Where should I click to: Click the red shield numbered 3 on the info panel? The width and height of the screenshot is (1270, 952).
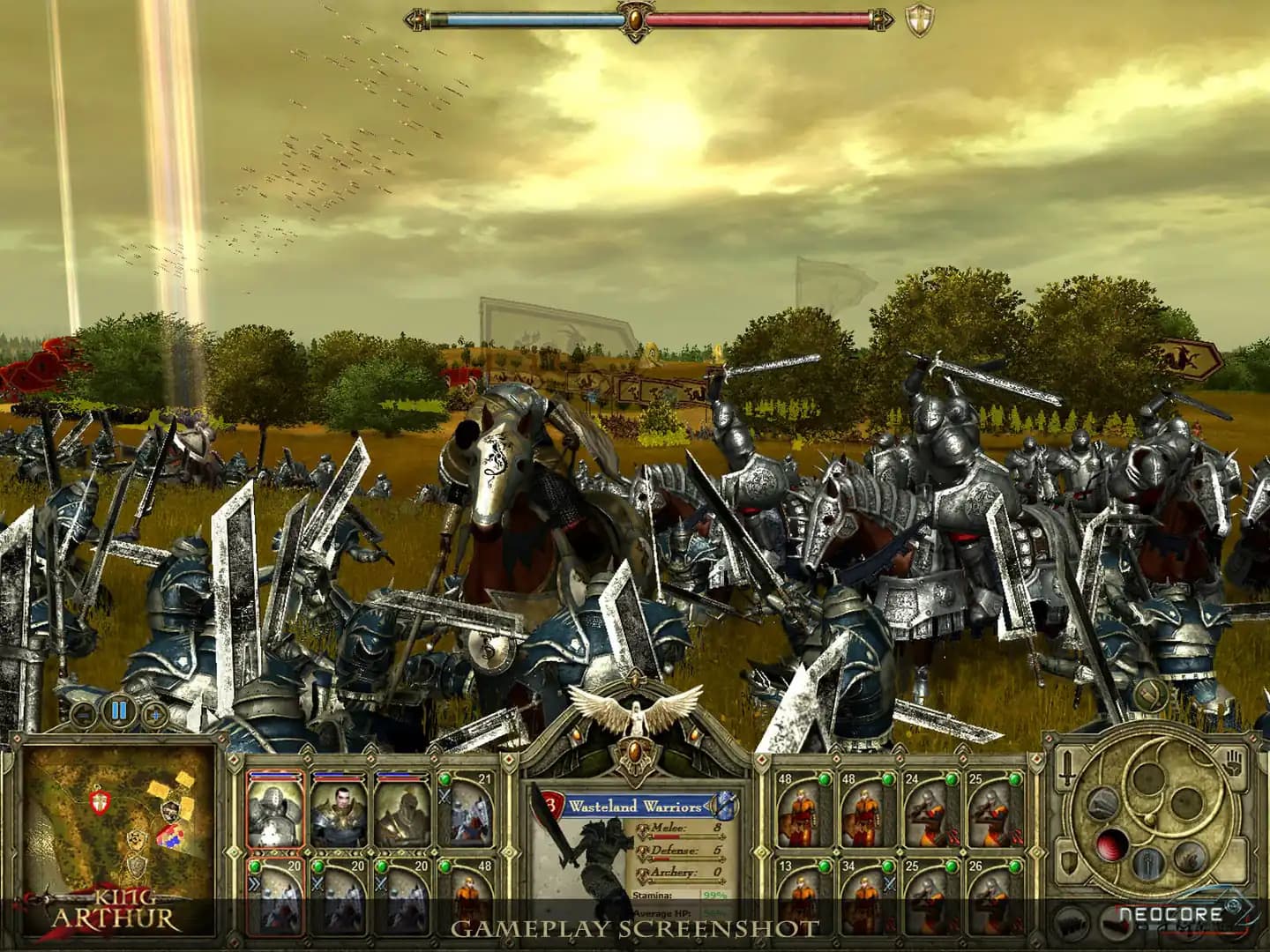coord(549,805)
